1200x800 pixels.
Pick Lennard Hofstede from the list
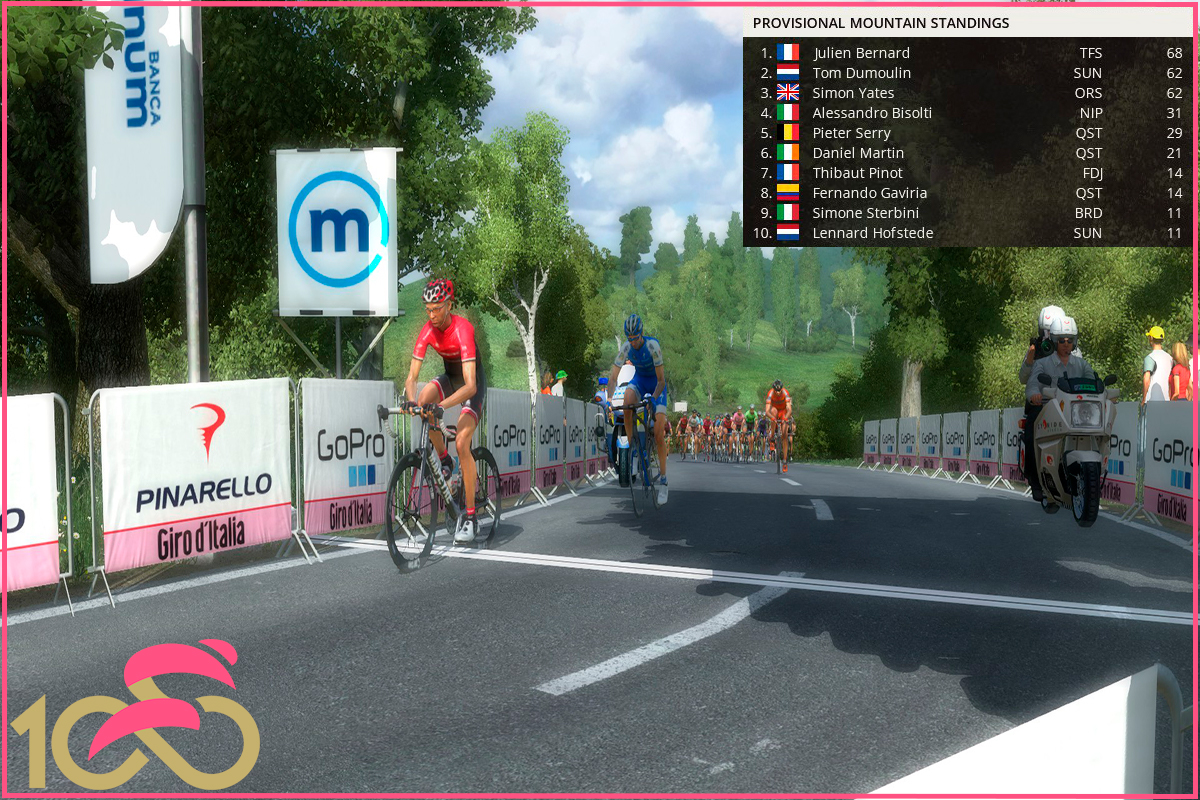[x=872, y=233]
